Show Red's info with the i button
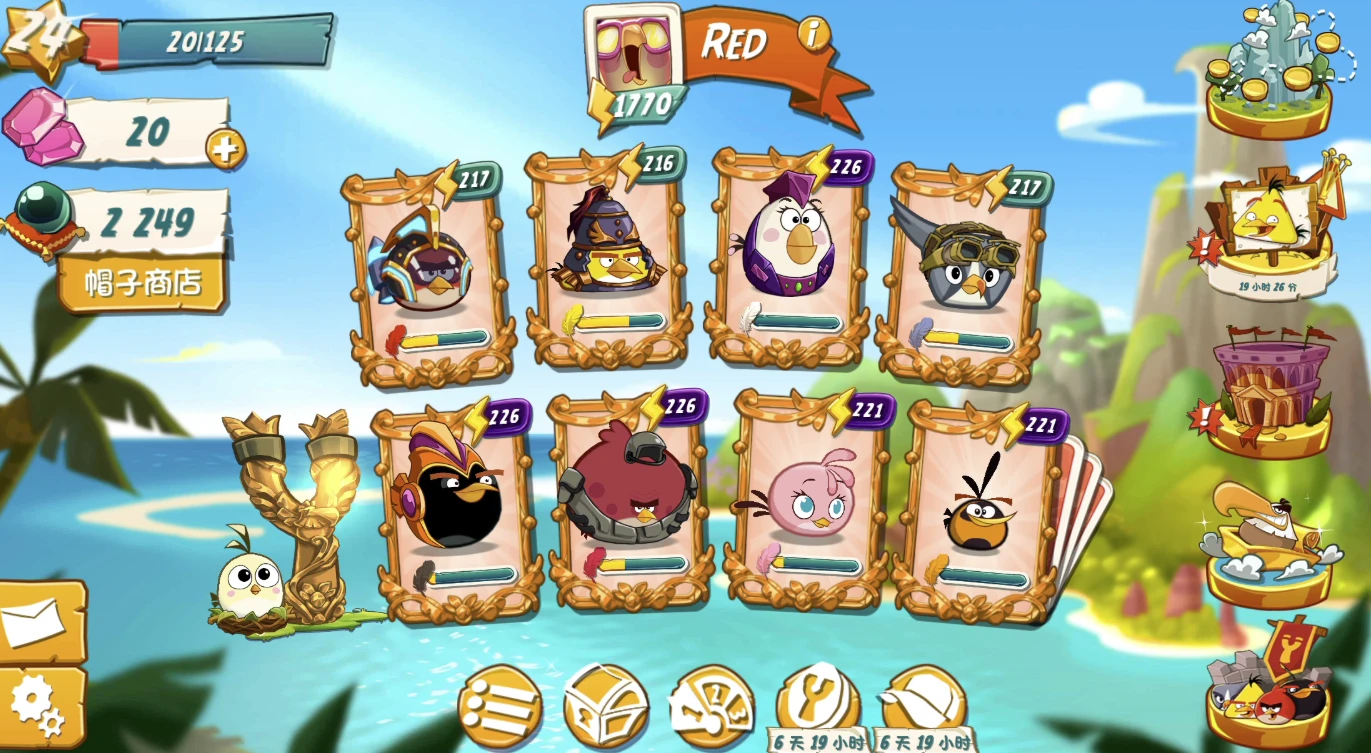 point(814,35)
